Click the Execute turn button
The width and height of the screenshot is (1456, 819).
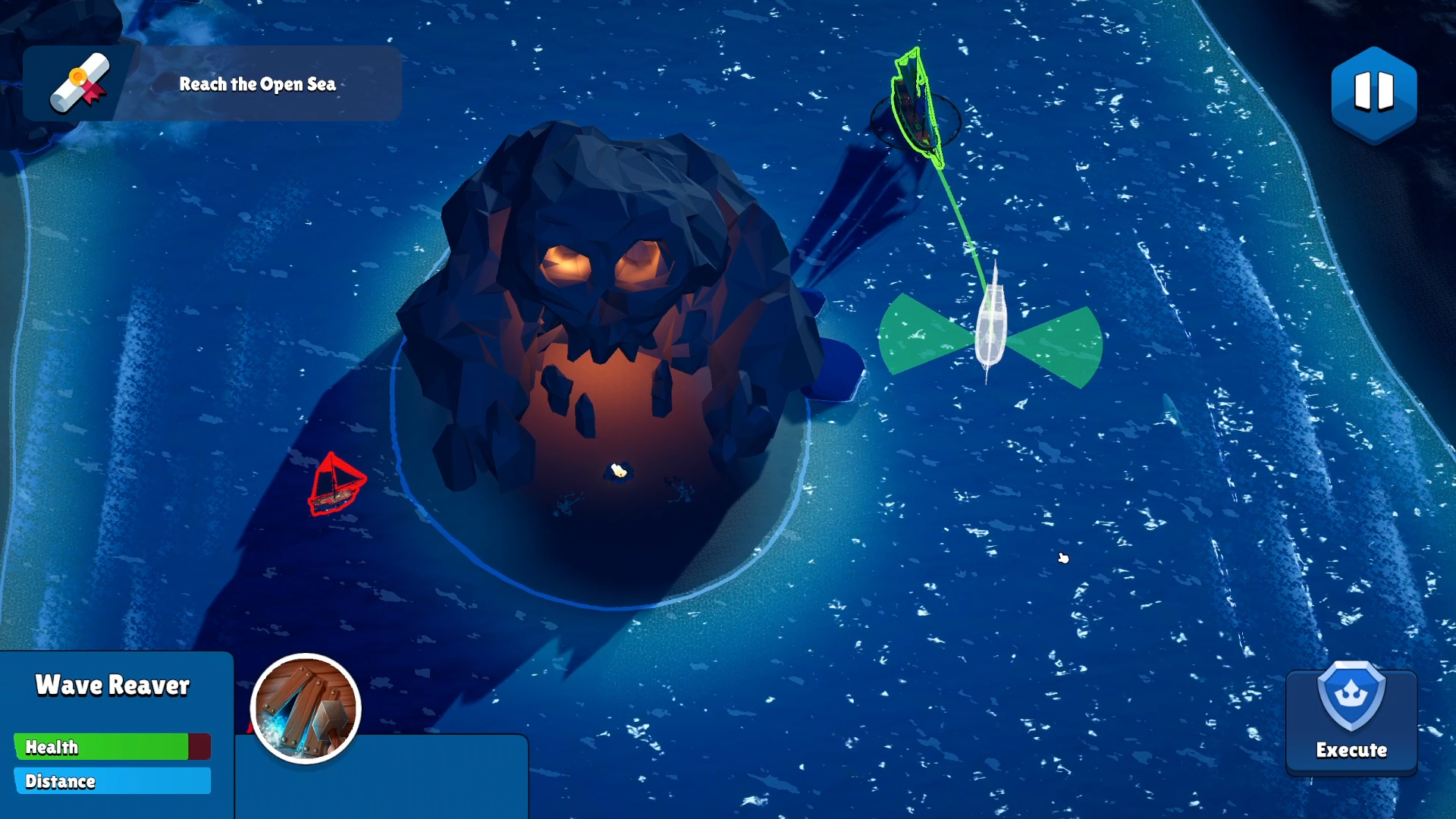click(x=1351, y=719)
